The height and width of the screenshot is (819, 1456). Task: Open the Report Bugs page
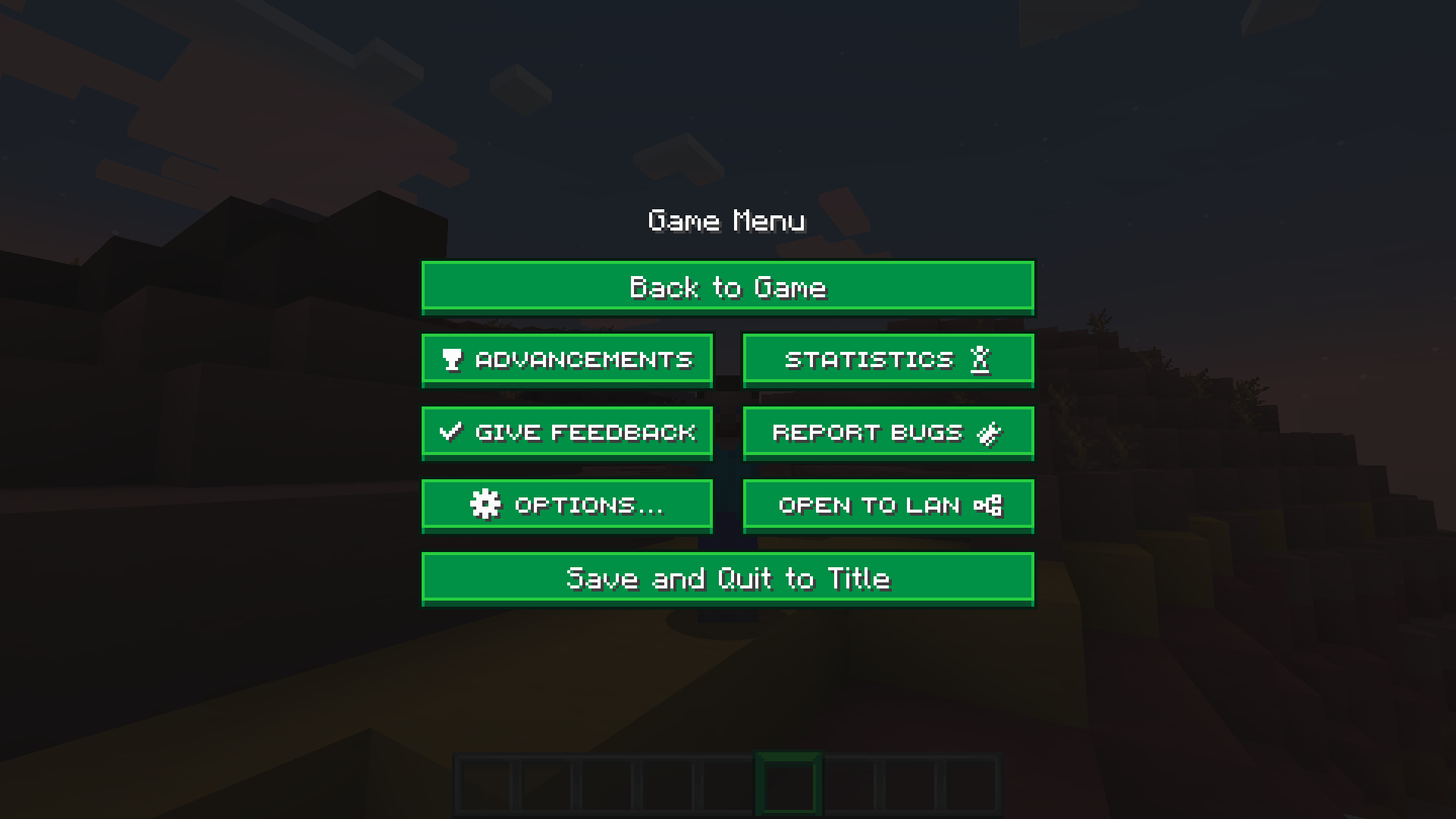pyautogui.click(x=887, y=431)
